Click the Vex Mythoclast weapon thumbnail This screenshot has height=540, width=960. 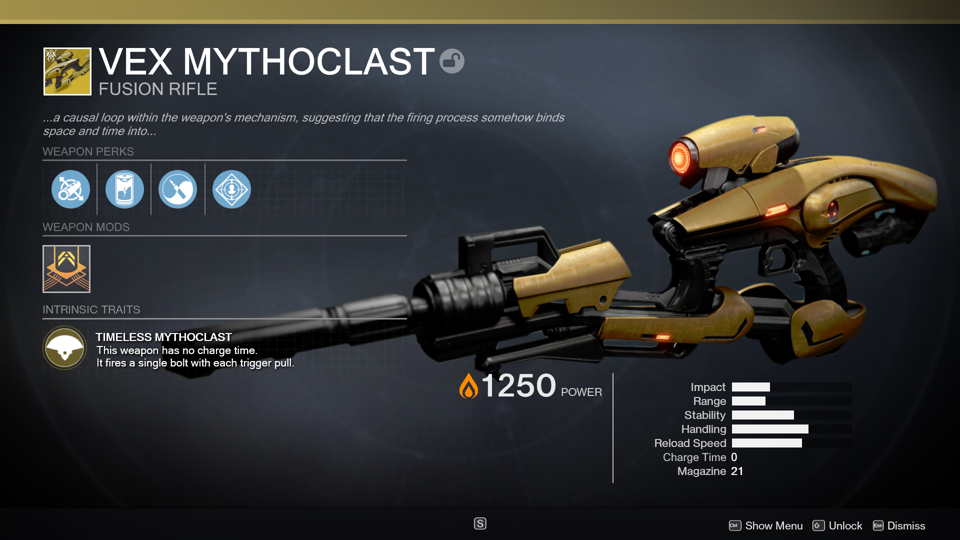tap(67, 72)
